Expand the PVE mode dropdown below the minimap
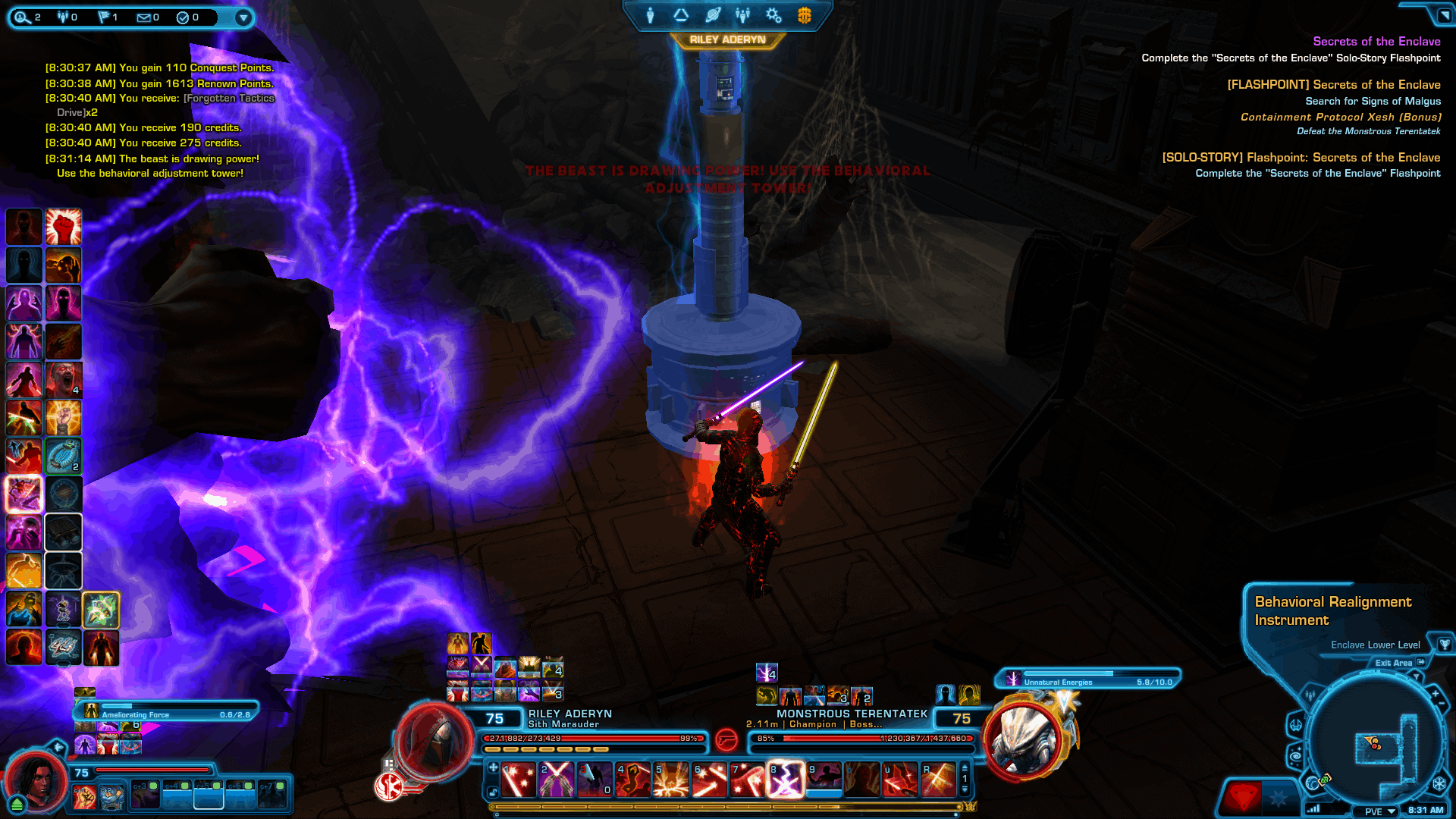The image size is (1456, 819). (x=1375, y=811)
